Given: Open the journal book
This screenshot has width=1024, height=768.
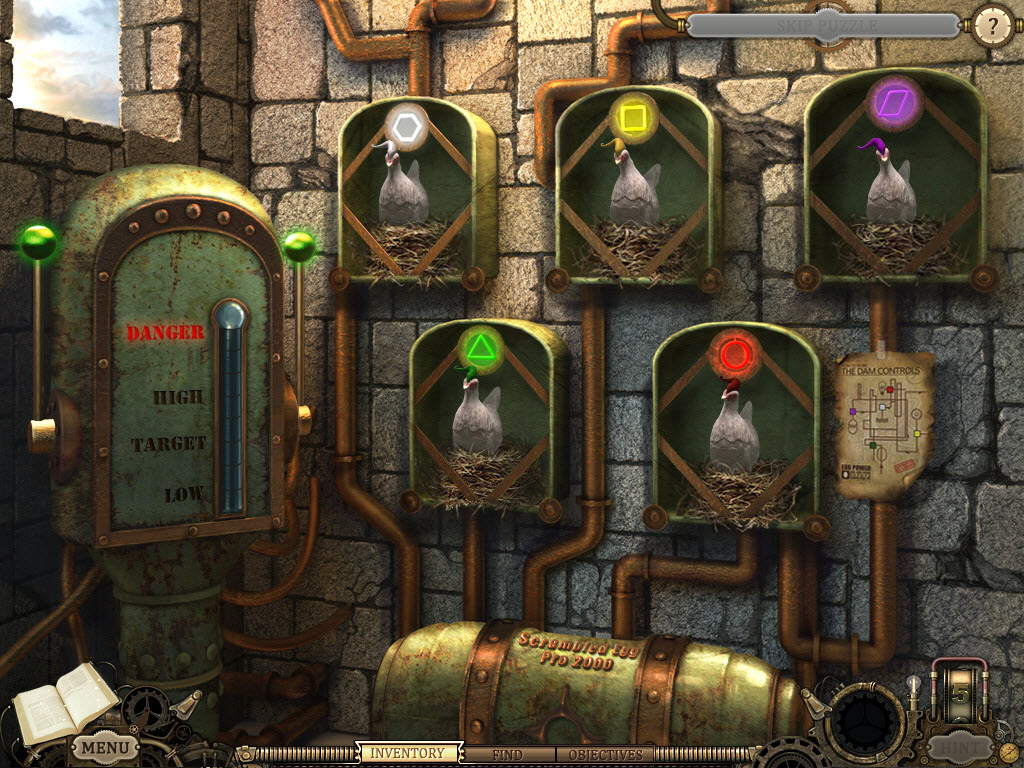Looking at the screenshot, I should 62,703.
